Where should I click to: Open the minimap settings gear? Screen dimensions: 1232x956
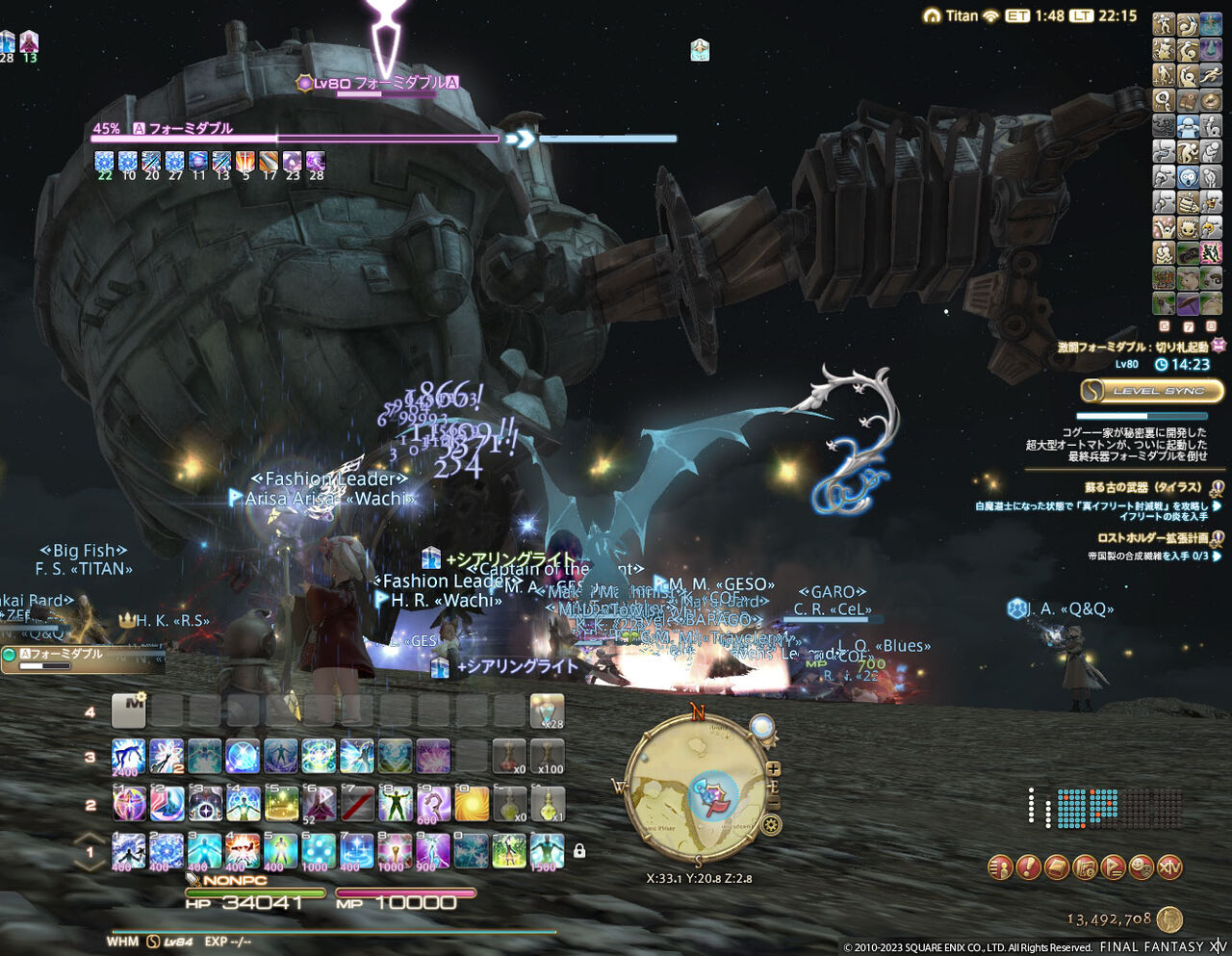click(x=770, y=823)
